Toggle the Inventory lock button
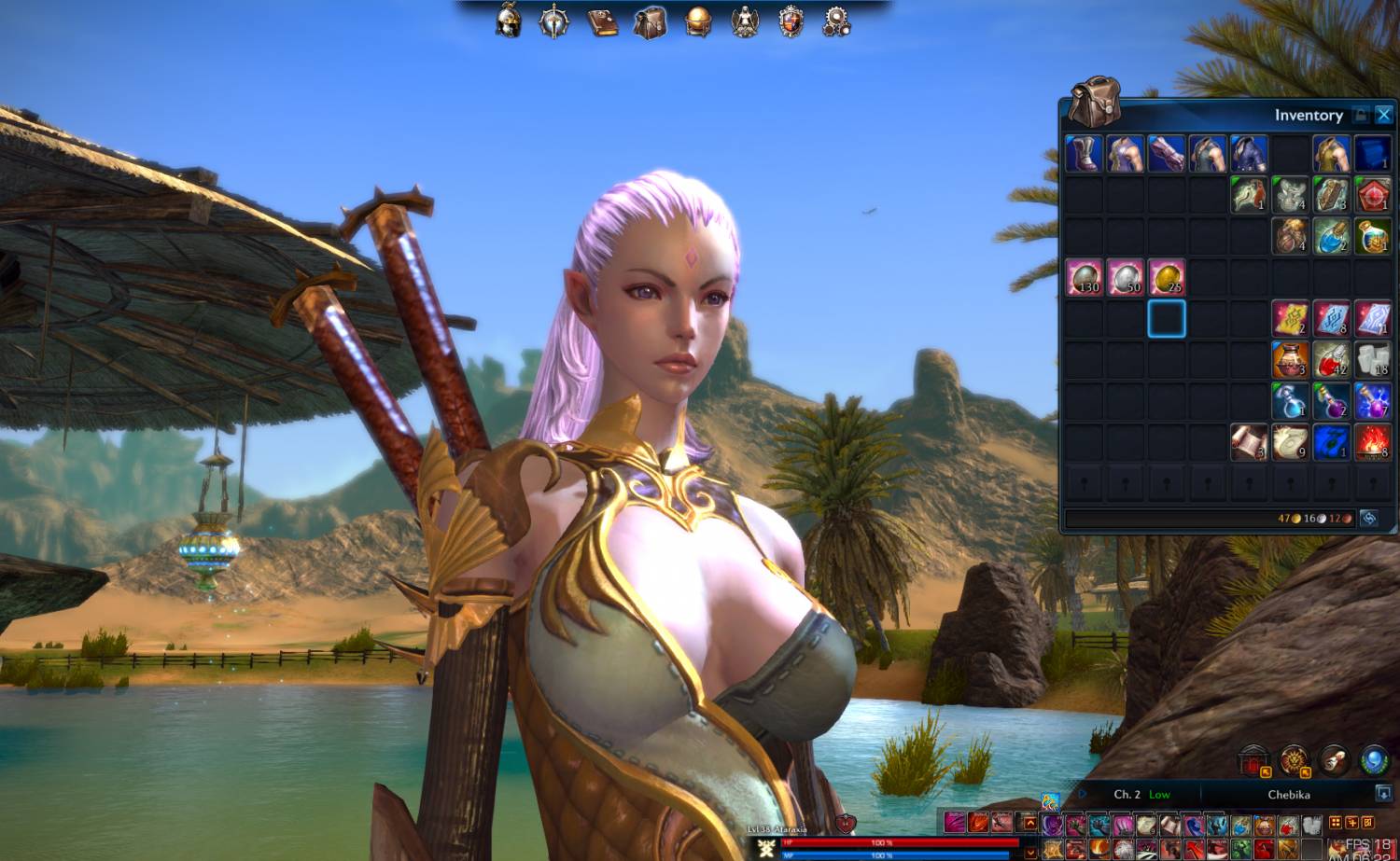Image resolution: width=1400 pixels, height=861 pixels. pos(1361,115)
